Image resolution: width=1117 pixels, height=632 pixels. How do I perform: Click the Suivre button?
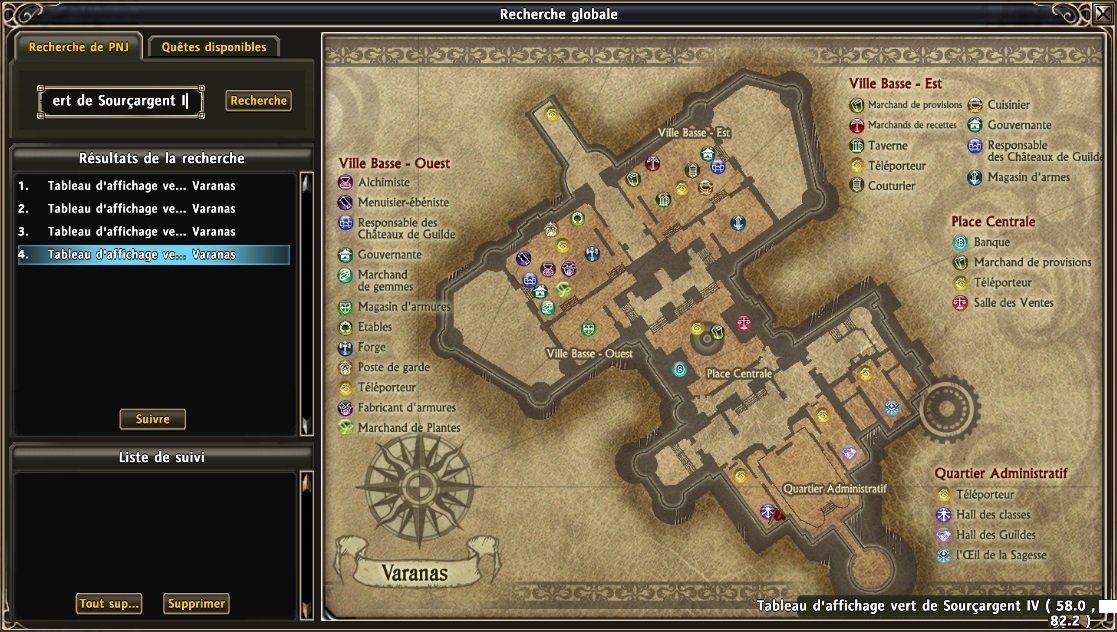coord(153,419)
